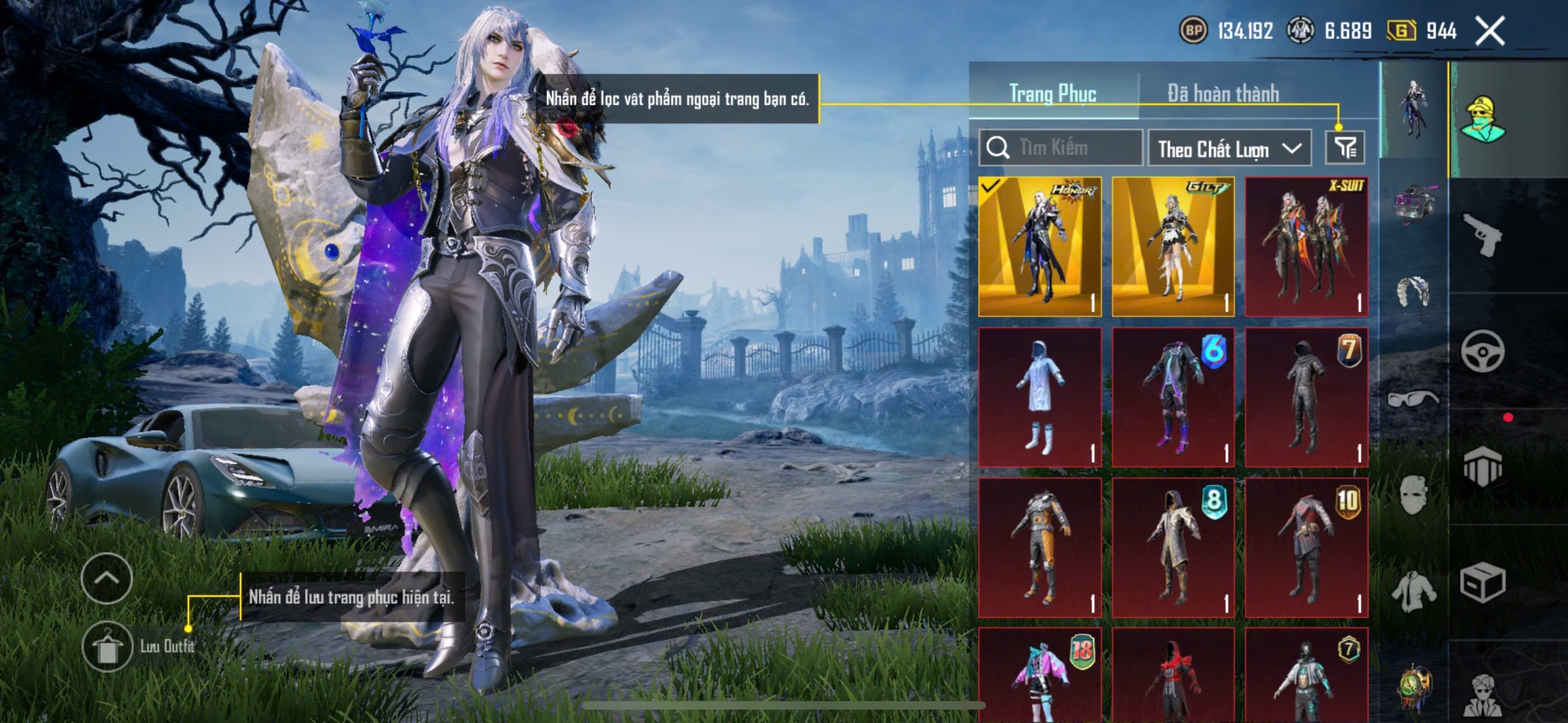This screenshot has width=1568, height=723.
Task: Select the shirt clothing subcategory
Action: tap(1412, 591)
